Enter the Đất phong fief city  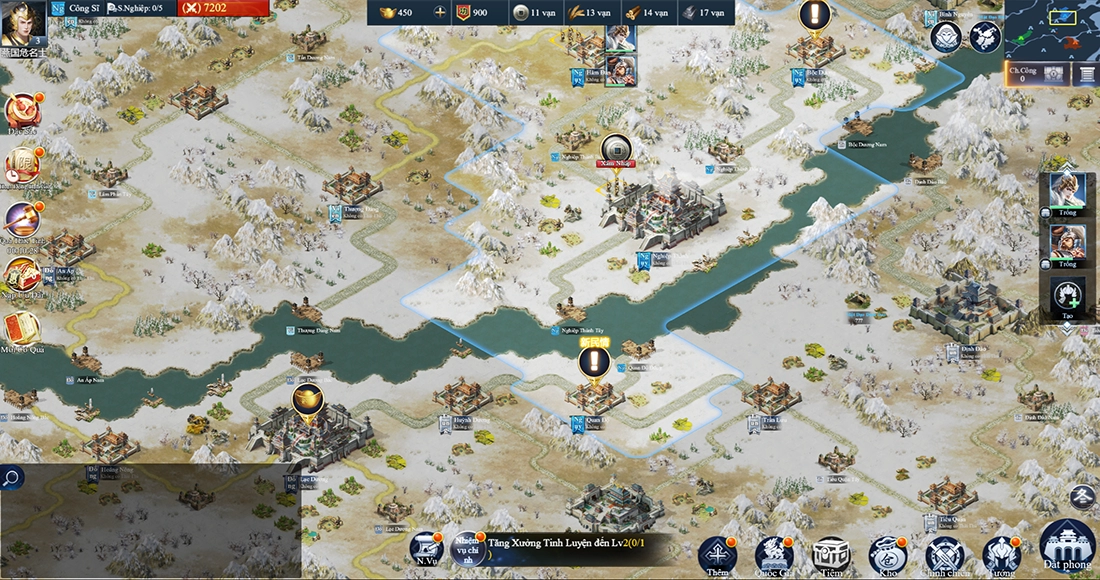[x=1067, y=546]
